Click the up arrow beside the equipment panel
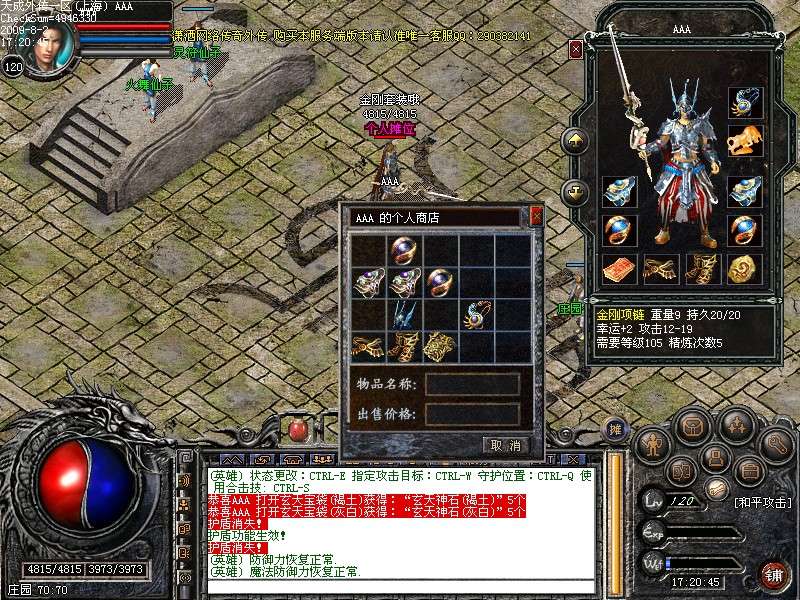The width and height of the screenshot is (800, 600). point(575,141)
